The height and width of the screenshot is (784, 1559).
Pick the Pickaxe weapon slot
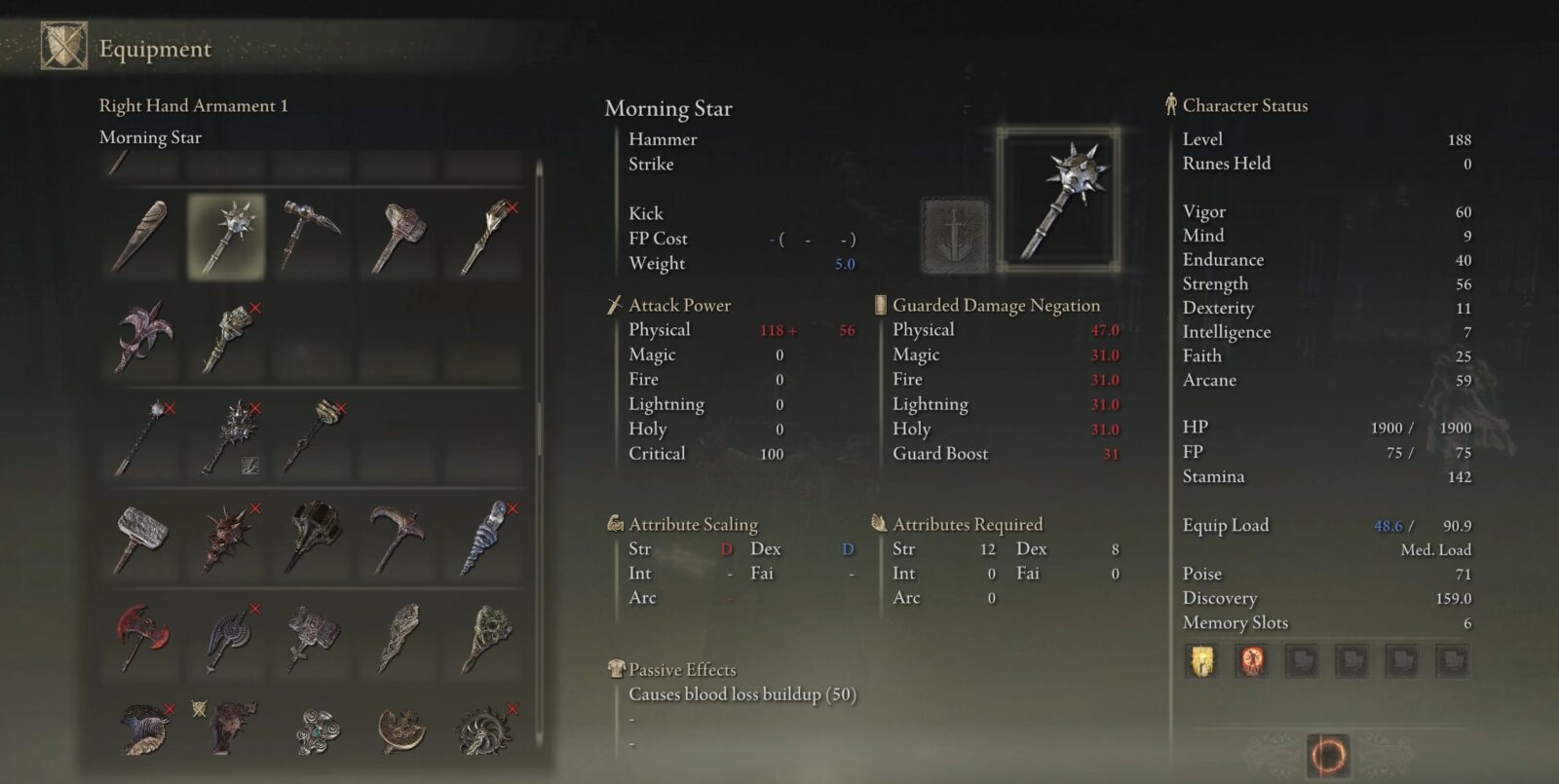[398, 538]
